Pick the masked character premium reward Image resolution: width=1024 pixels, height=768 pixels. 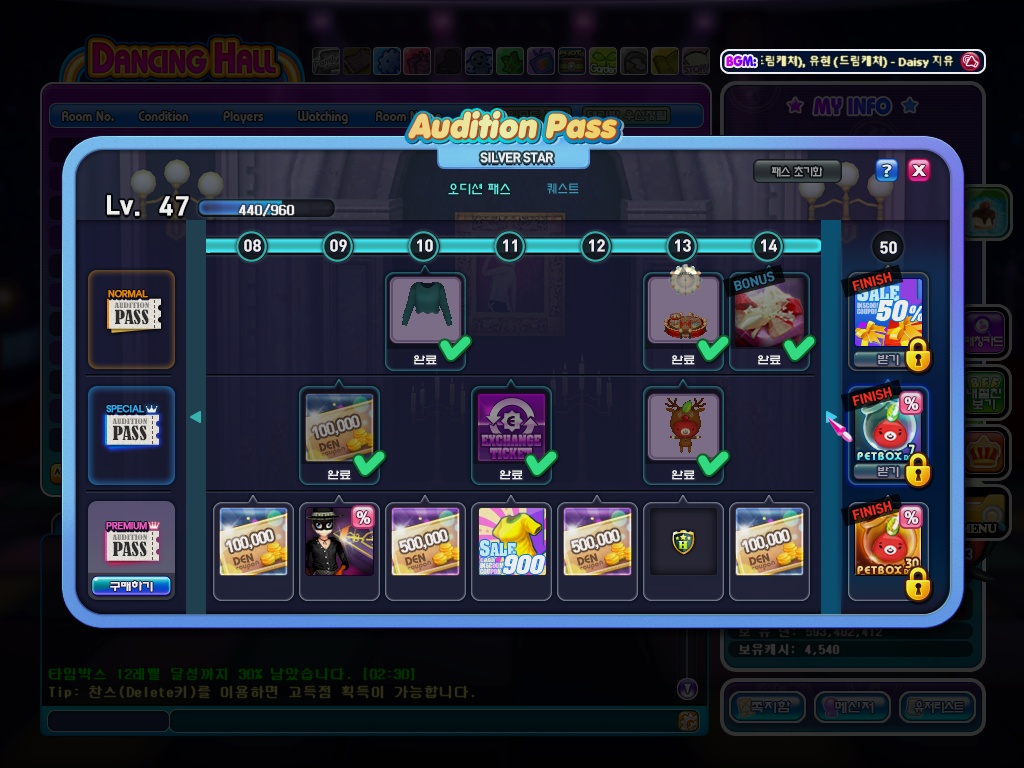(x=339, y=541)
